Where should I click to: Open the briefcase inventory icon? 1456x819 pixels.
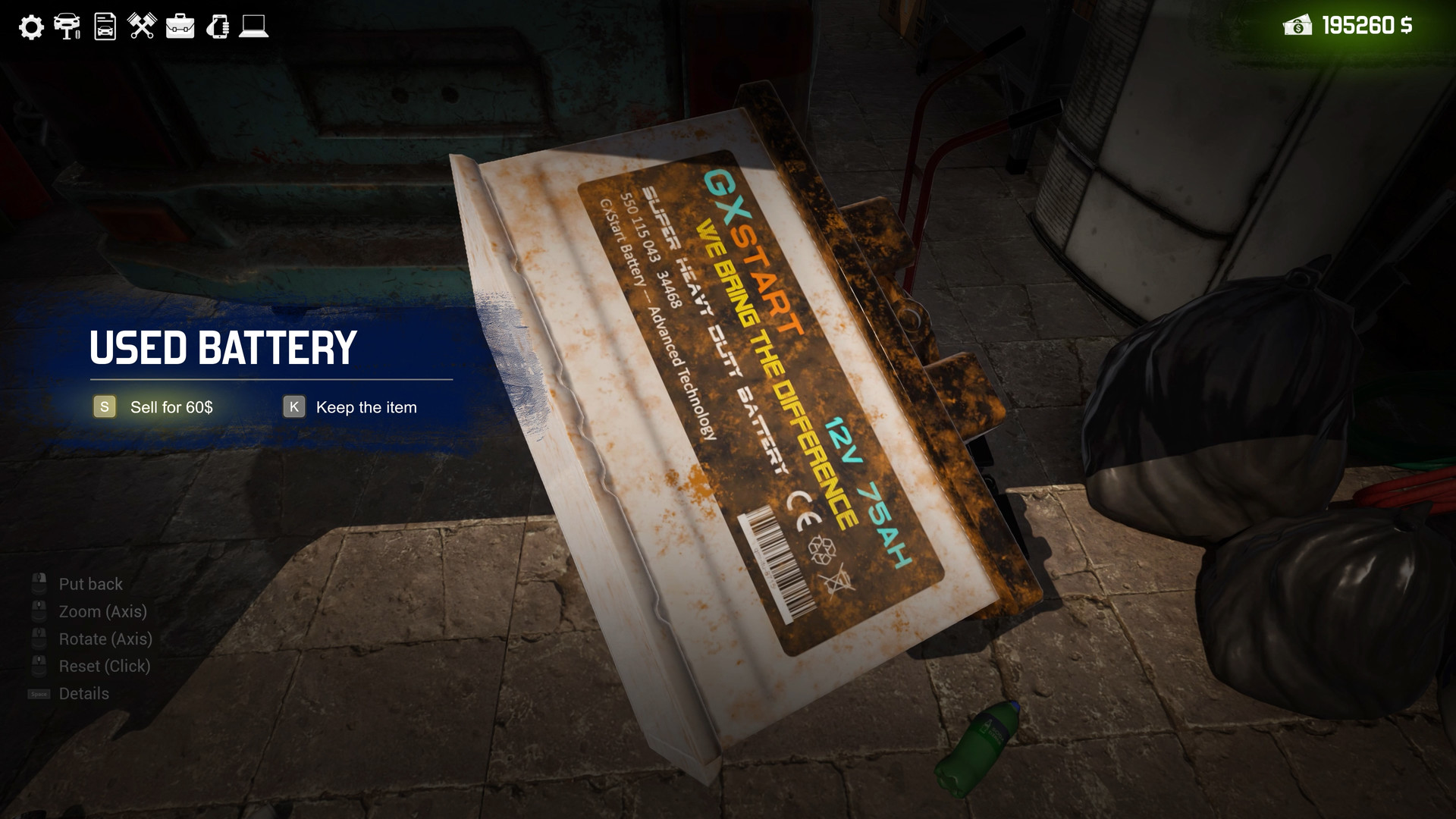[x=180, y=27]
